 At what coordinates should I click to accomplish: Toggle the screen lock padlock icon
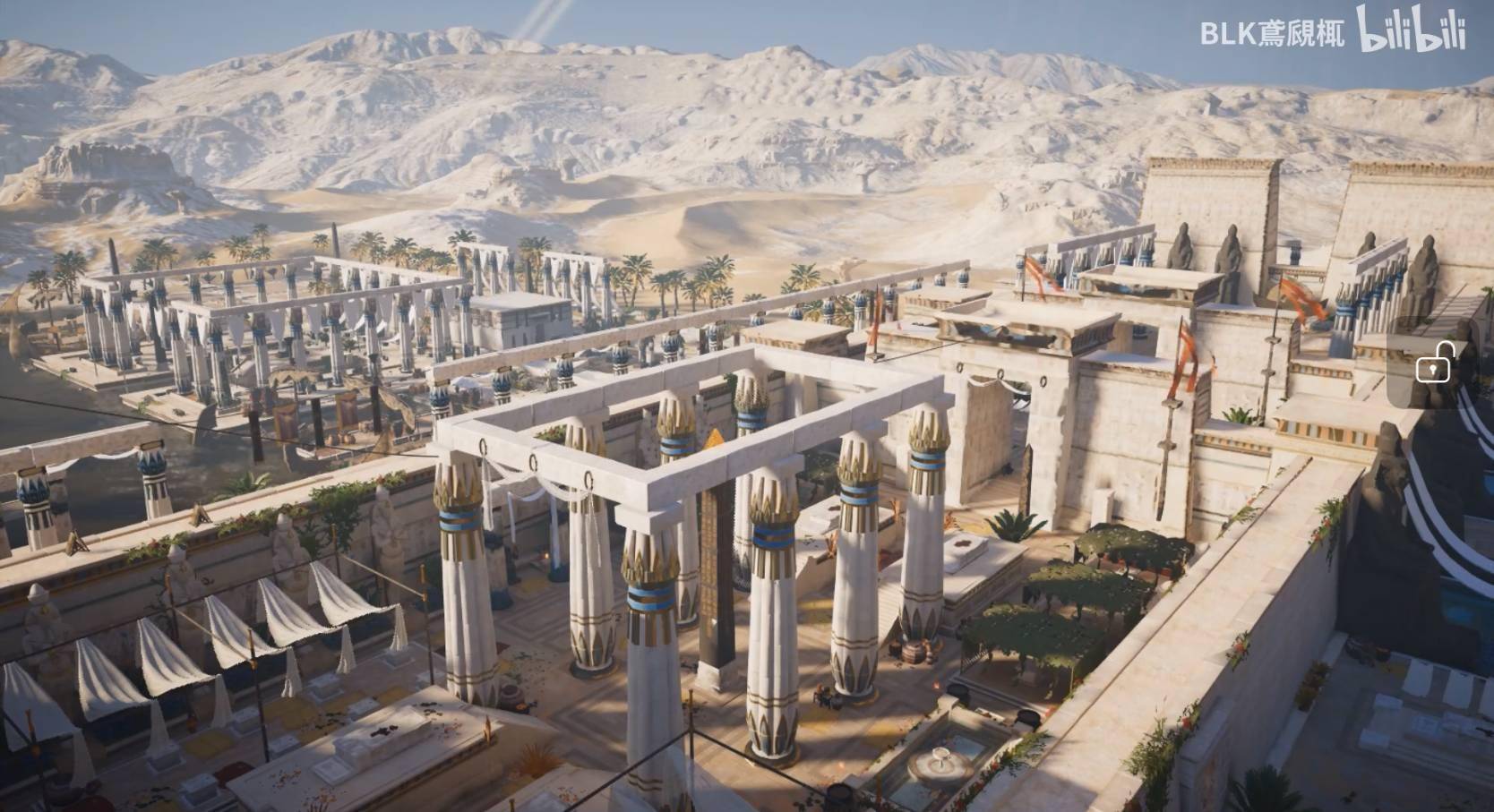pyautogui.click(x=1433, y=365)
